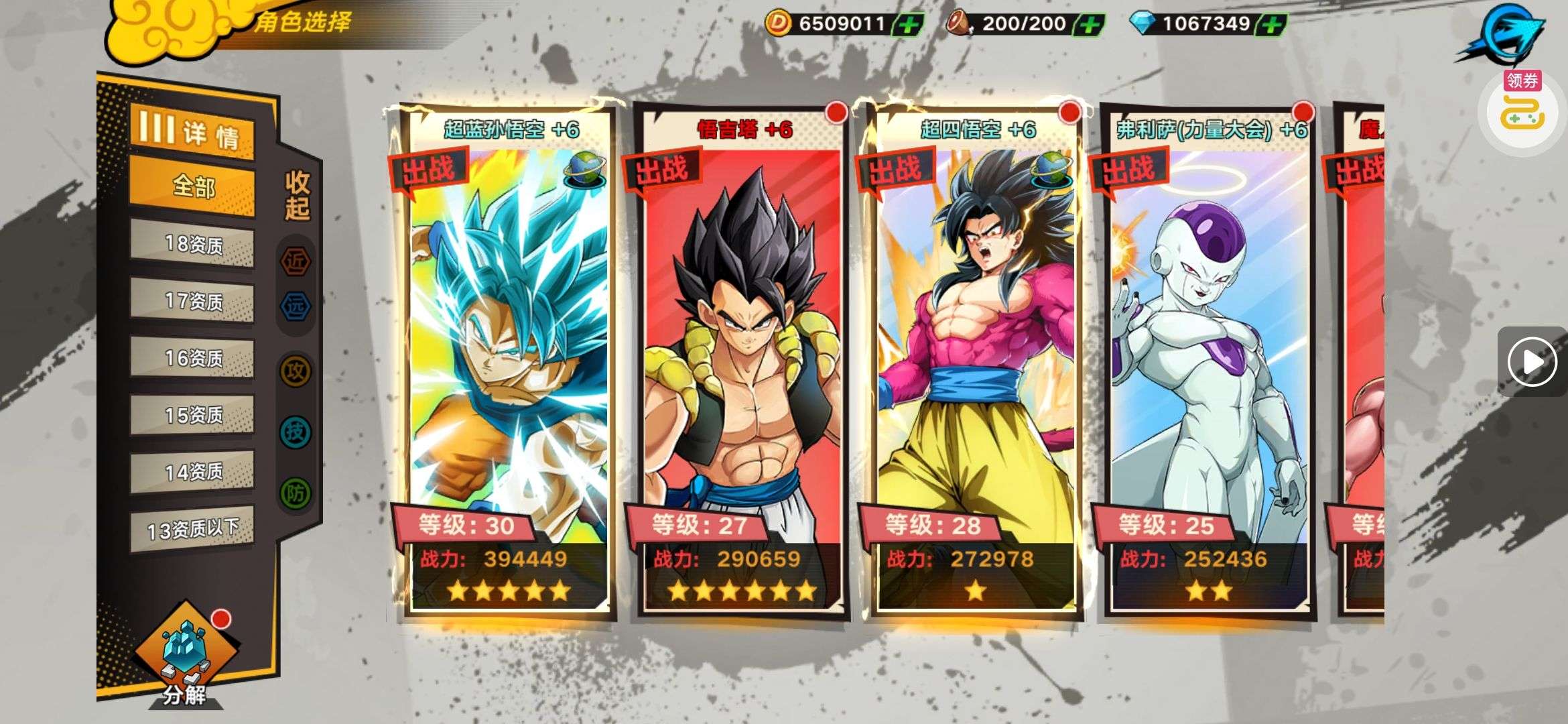
Task: Collapse the filter panel with 收起
Action: (297, 195)
